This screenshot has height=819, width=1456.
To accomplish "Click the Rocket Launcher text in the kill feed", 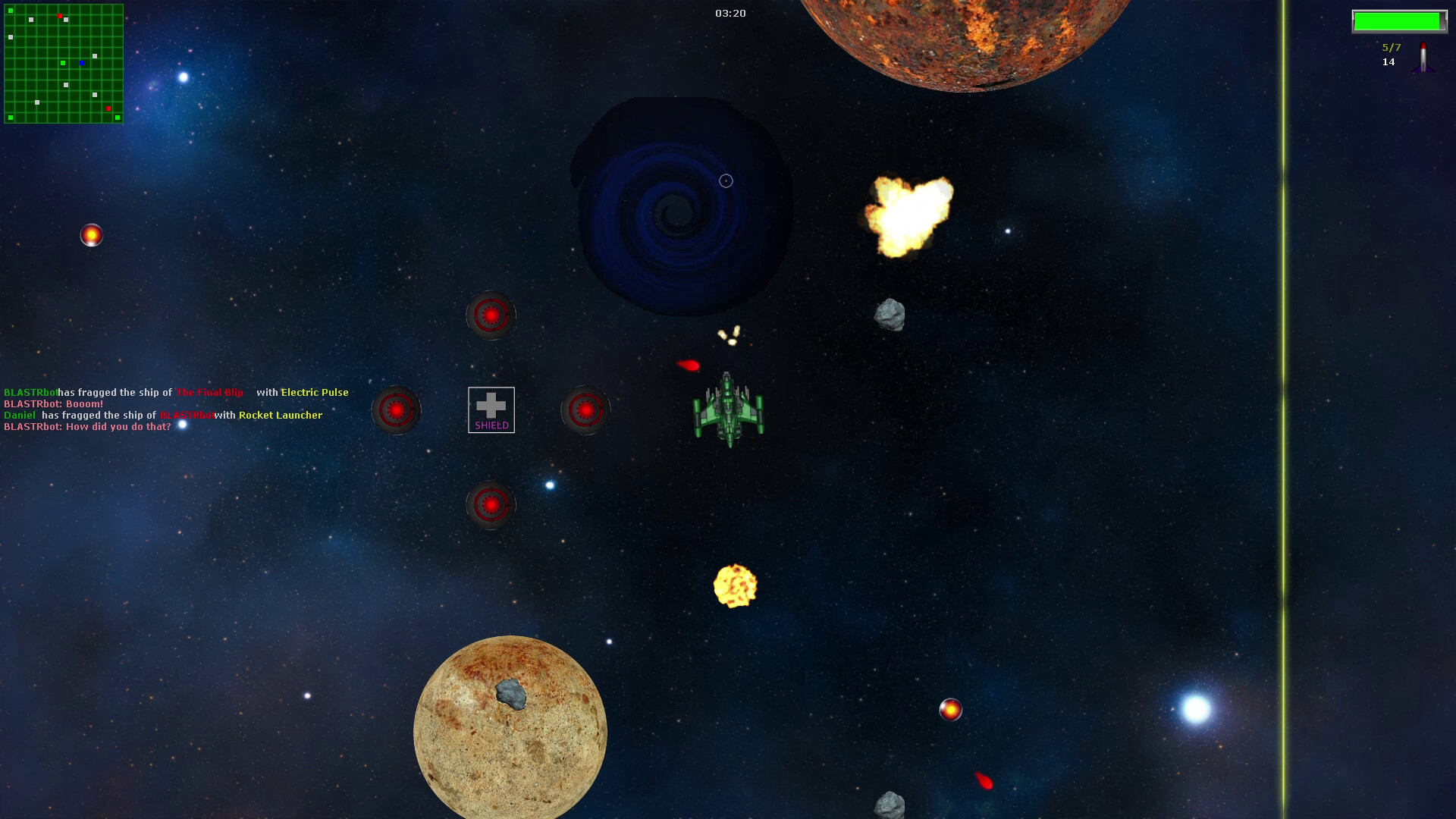I will pos(280,416).
